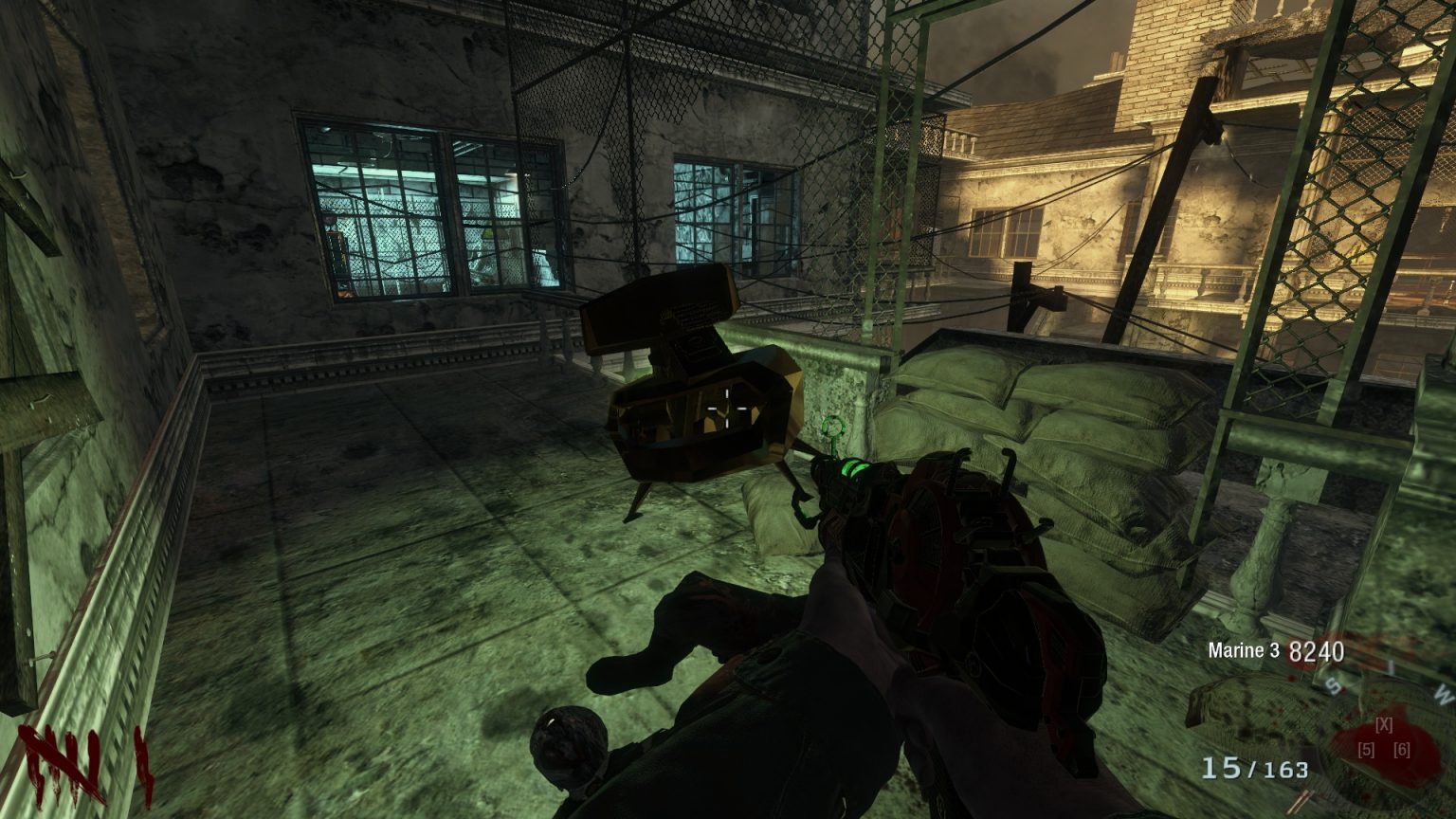Click the points score 8240
The image size is (1456, 819).
[1317, 652]
